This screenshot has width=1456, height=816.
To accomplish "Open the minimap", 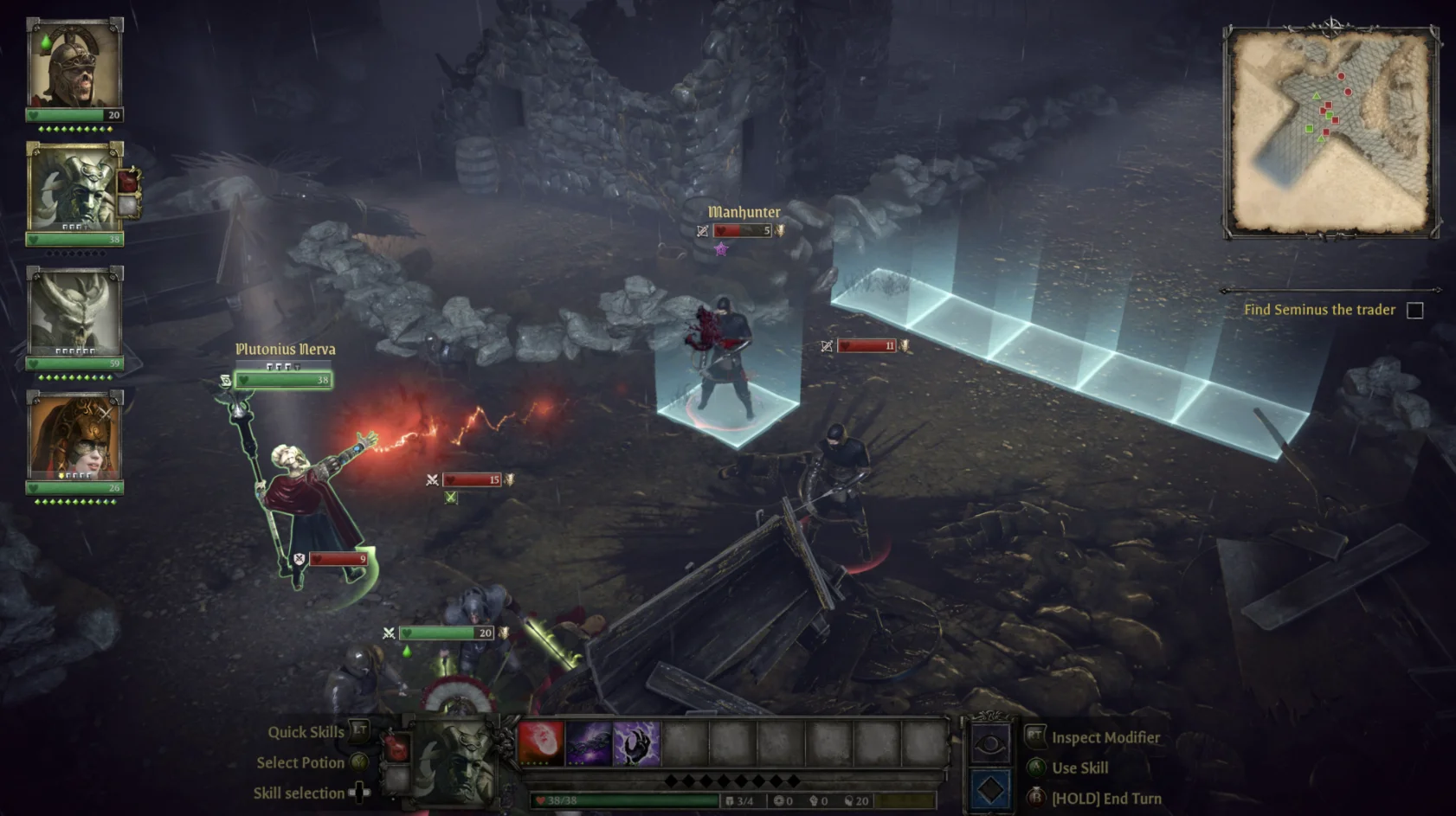I will click(x=1330, y=132).
